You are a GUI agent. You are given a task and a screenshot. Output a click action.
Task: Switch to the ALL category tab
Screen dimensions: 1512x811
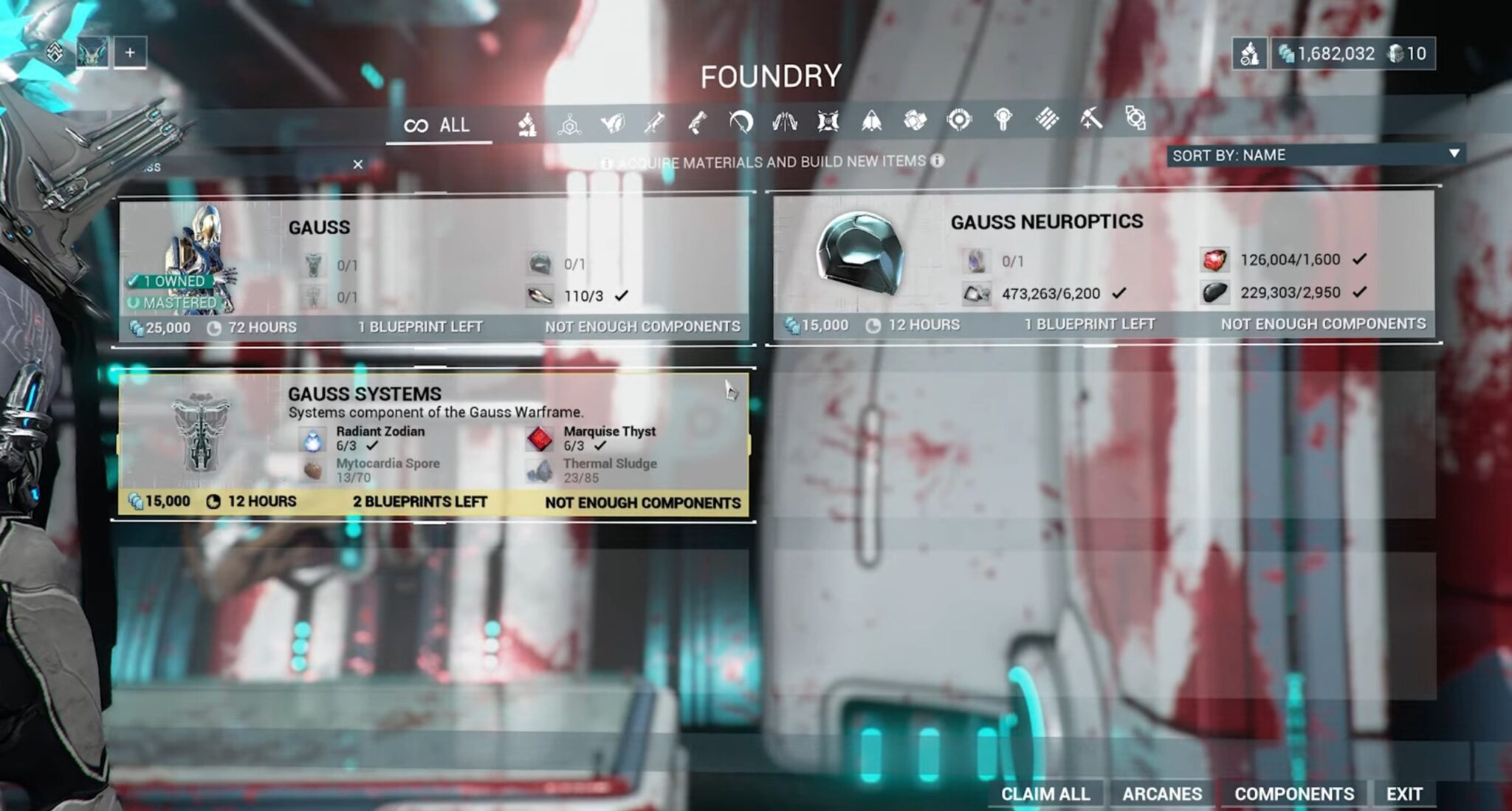pyautogui.click(x=440, y=124)
